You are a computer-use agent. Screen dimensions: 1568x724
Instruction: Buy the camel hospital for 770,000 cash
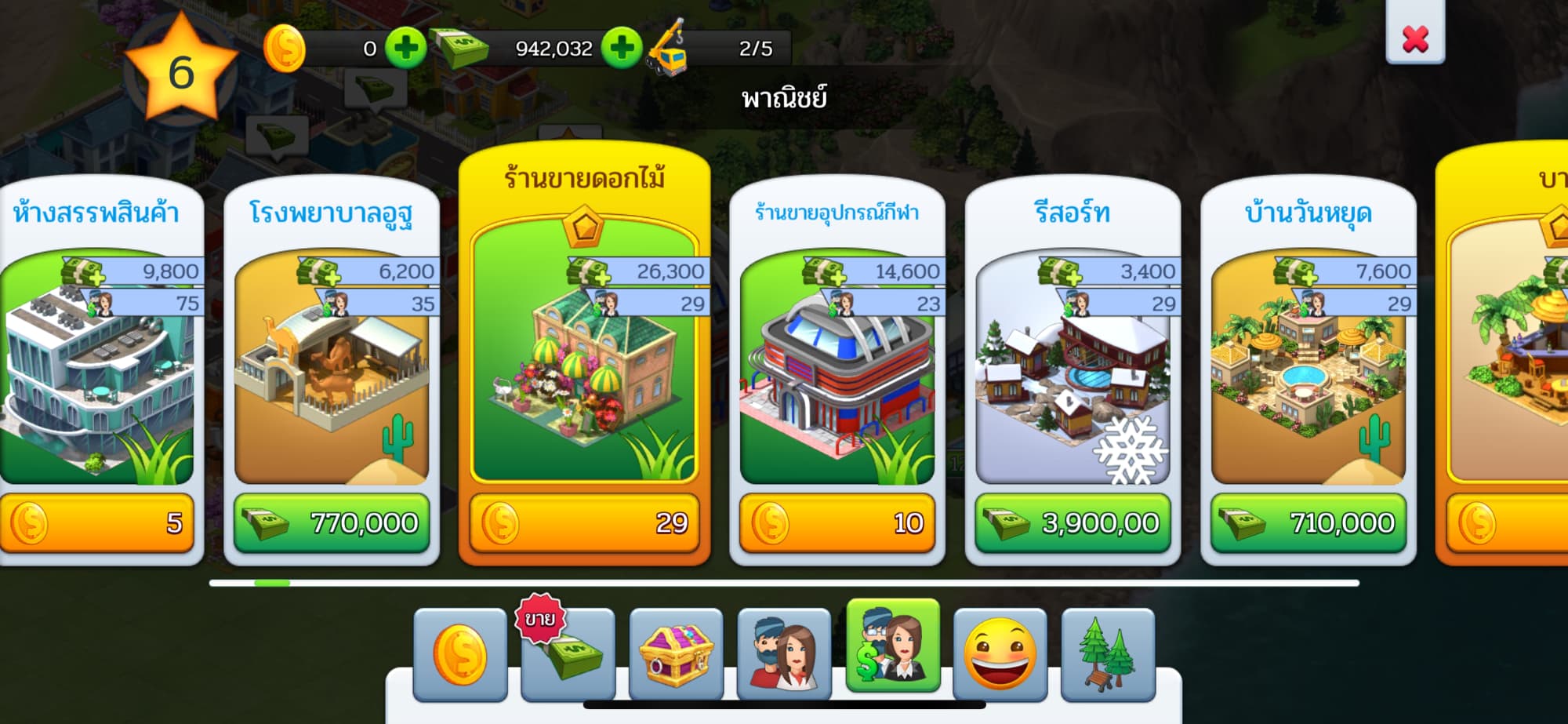tap(332, 523)
